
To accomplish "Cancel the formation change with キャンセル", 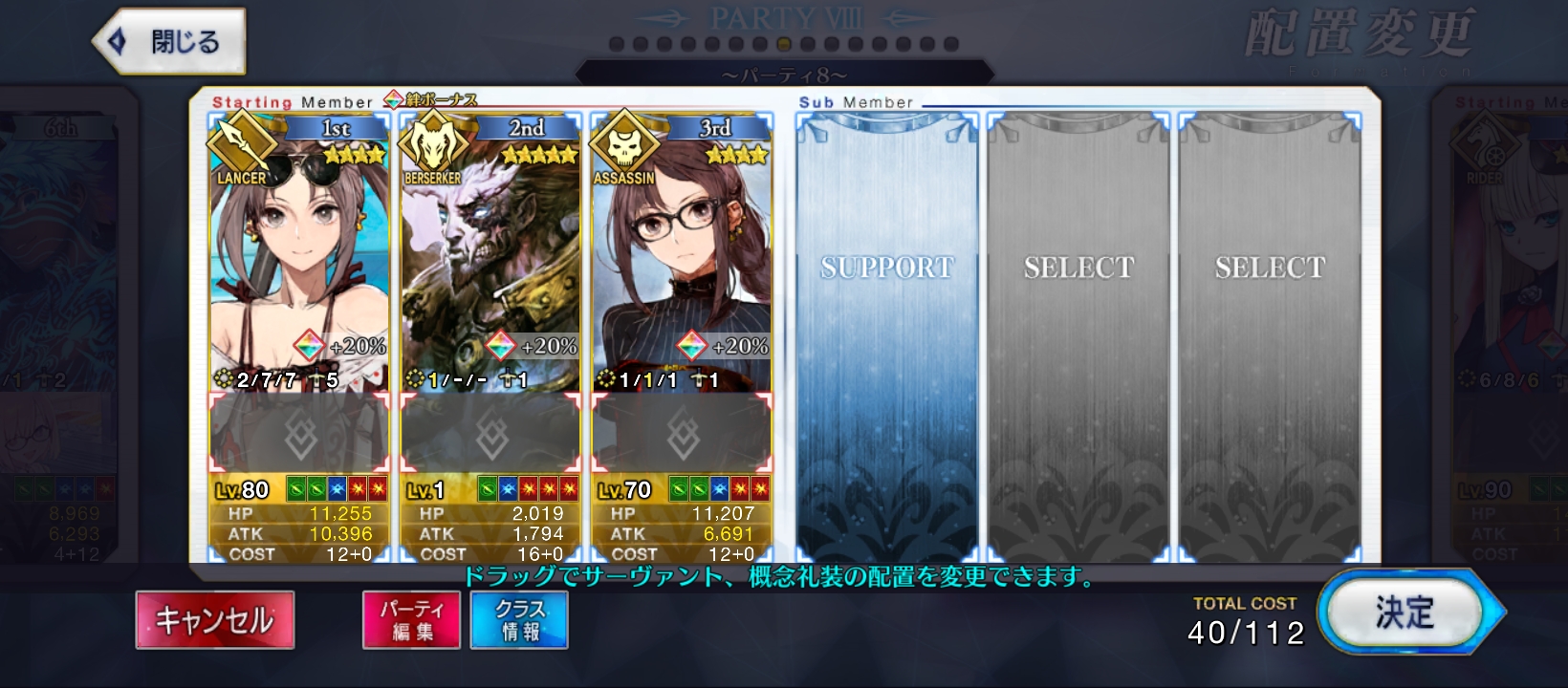I will pos(215,620).
